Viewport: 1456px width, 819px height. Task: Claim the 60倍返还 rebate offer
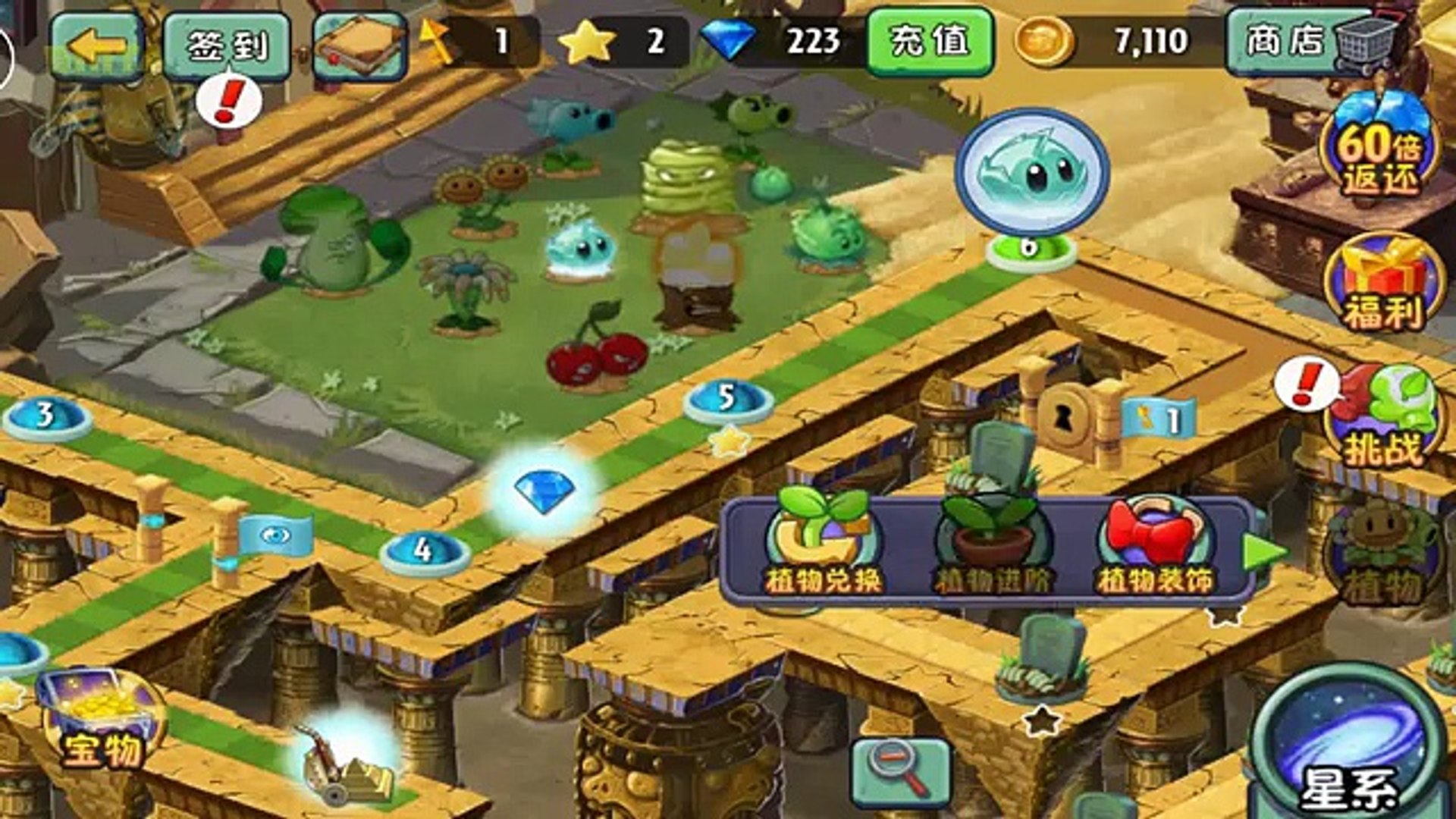1378,152
